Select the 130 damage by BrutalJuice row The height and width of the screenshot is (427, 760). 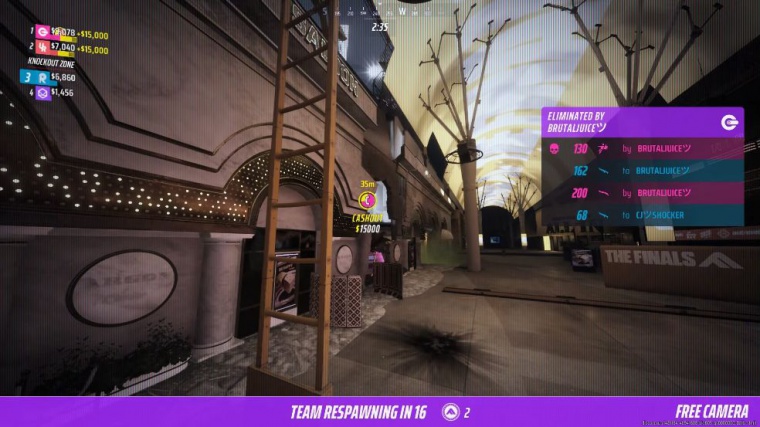coord(642,149)
